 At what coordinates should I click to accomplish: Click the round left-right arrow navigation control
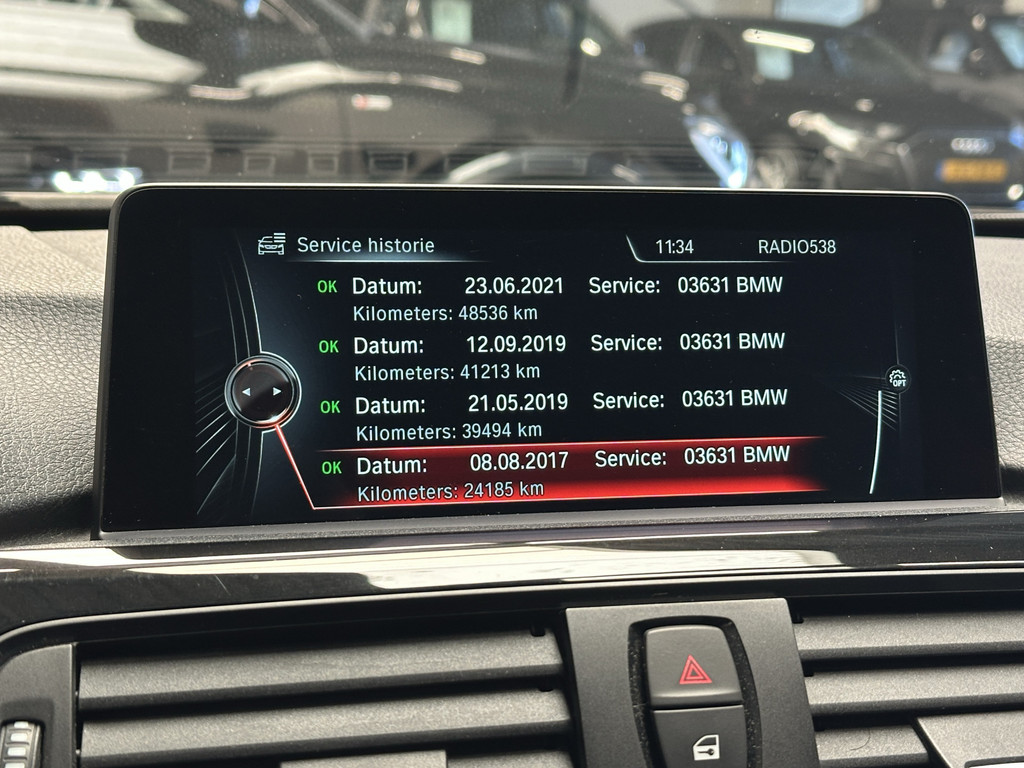262,391
